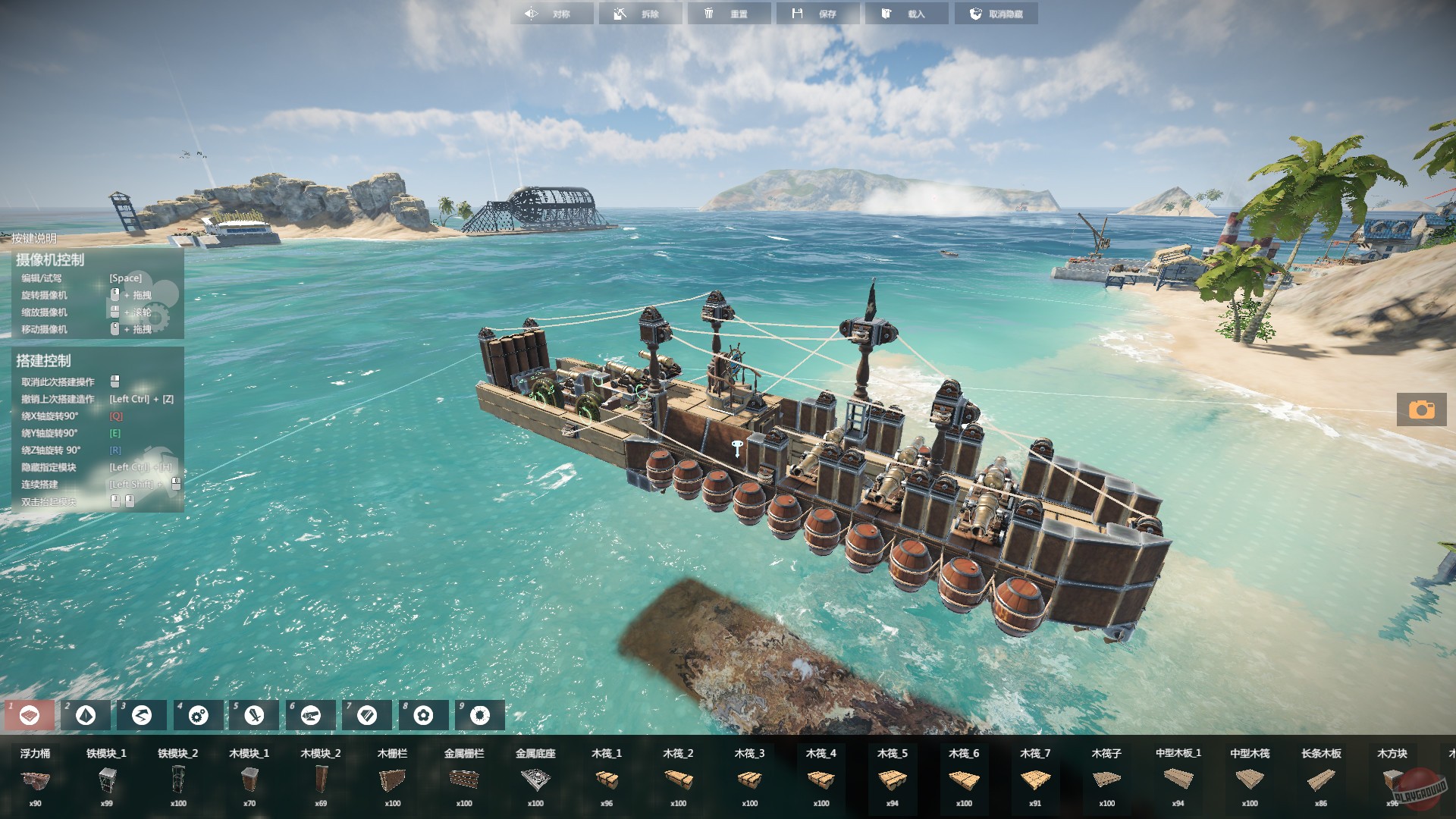Click the 保存 save button
1456x819 pixels.
click(818, 13)
